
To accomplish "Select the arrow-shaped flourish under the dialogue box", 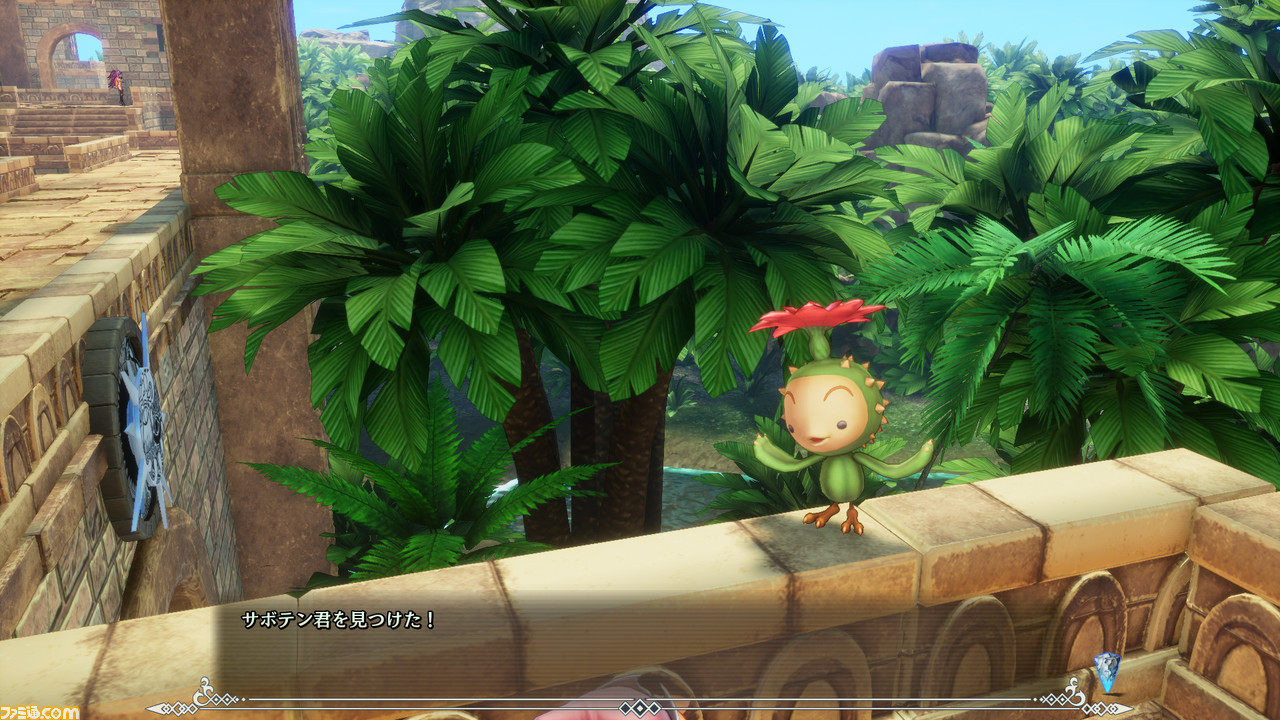I will pyautogui.click(x=152, y=706).
